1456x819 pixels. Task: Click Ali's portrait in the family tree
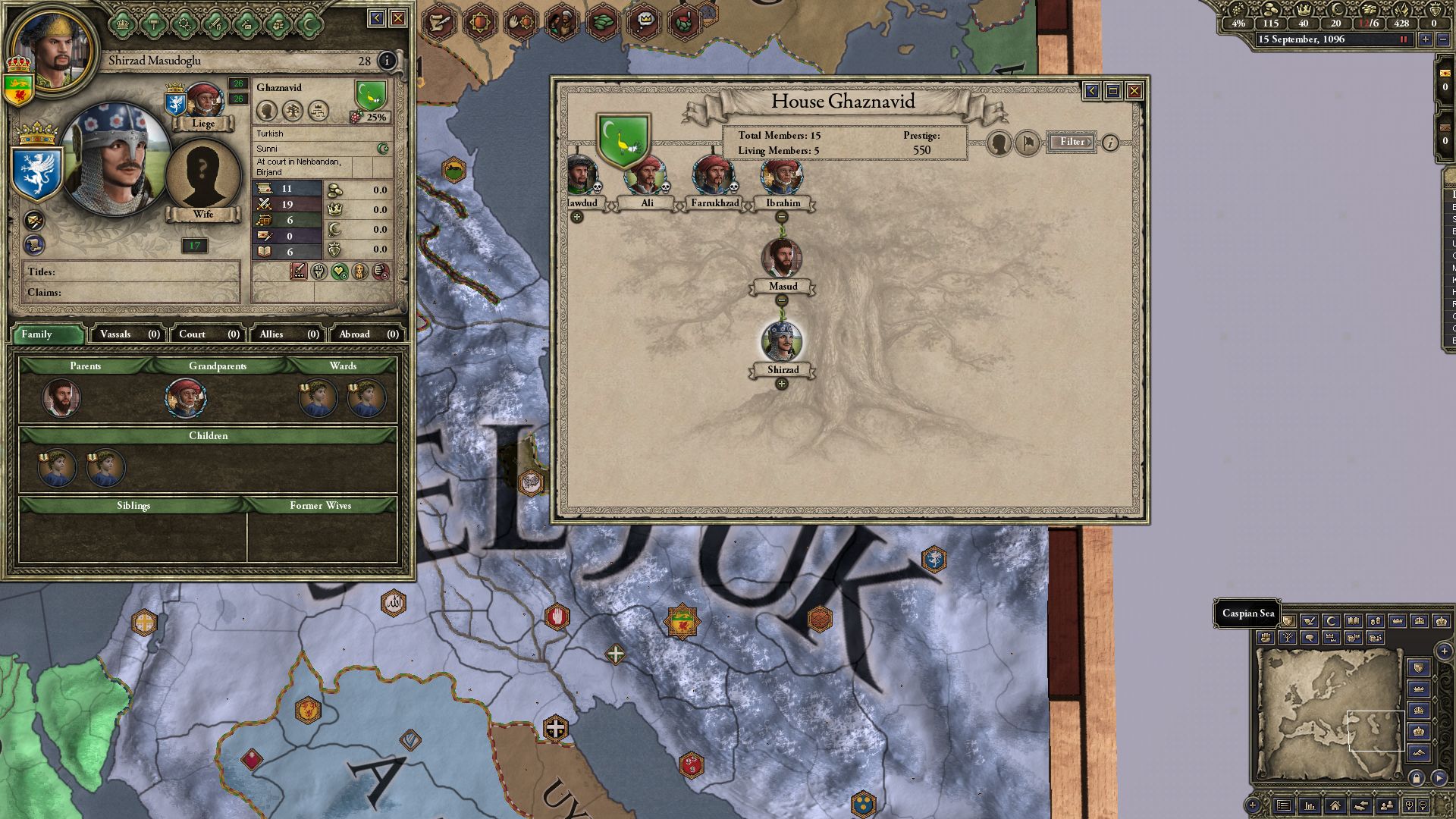[x=646, y=175]
